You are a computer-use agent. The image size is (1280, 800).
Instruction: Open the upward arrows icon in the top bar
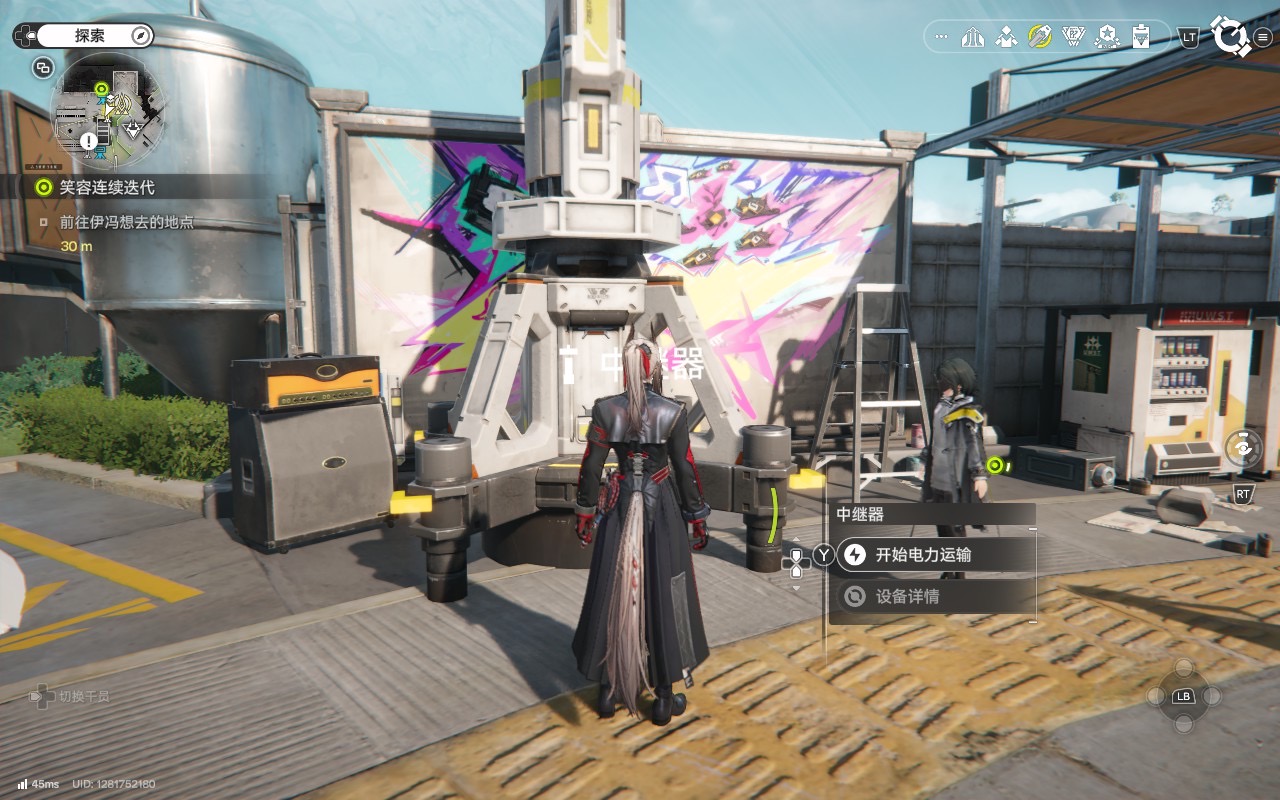point(973,37)
